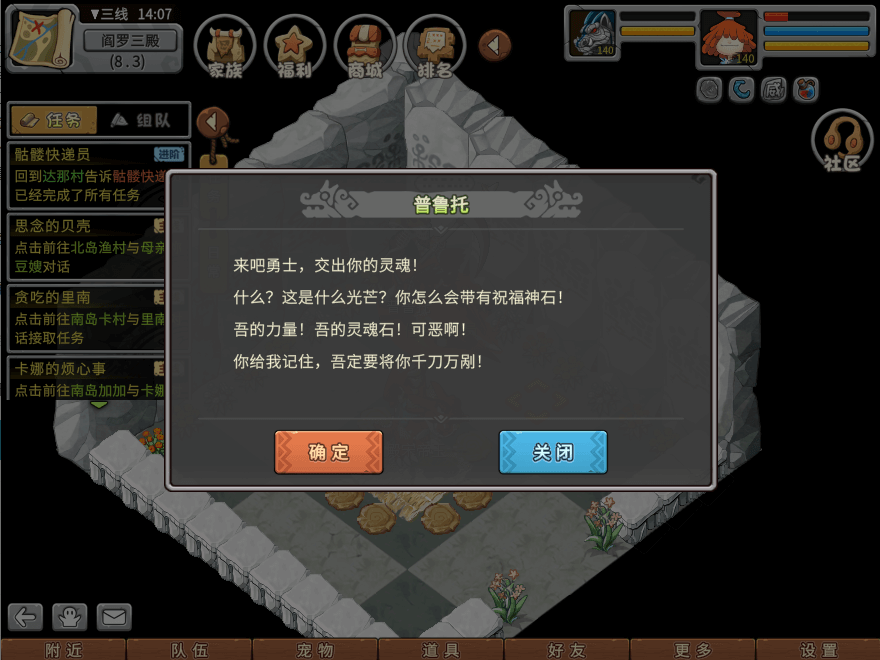Open the envelope mail button

[x=113, y=616]
